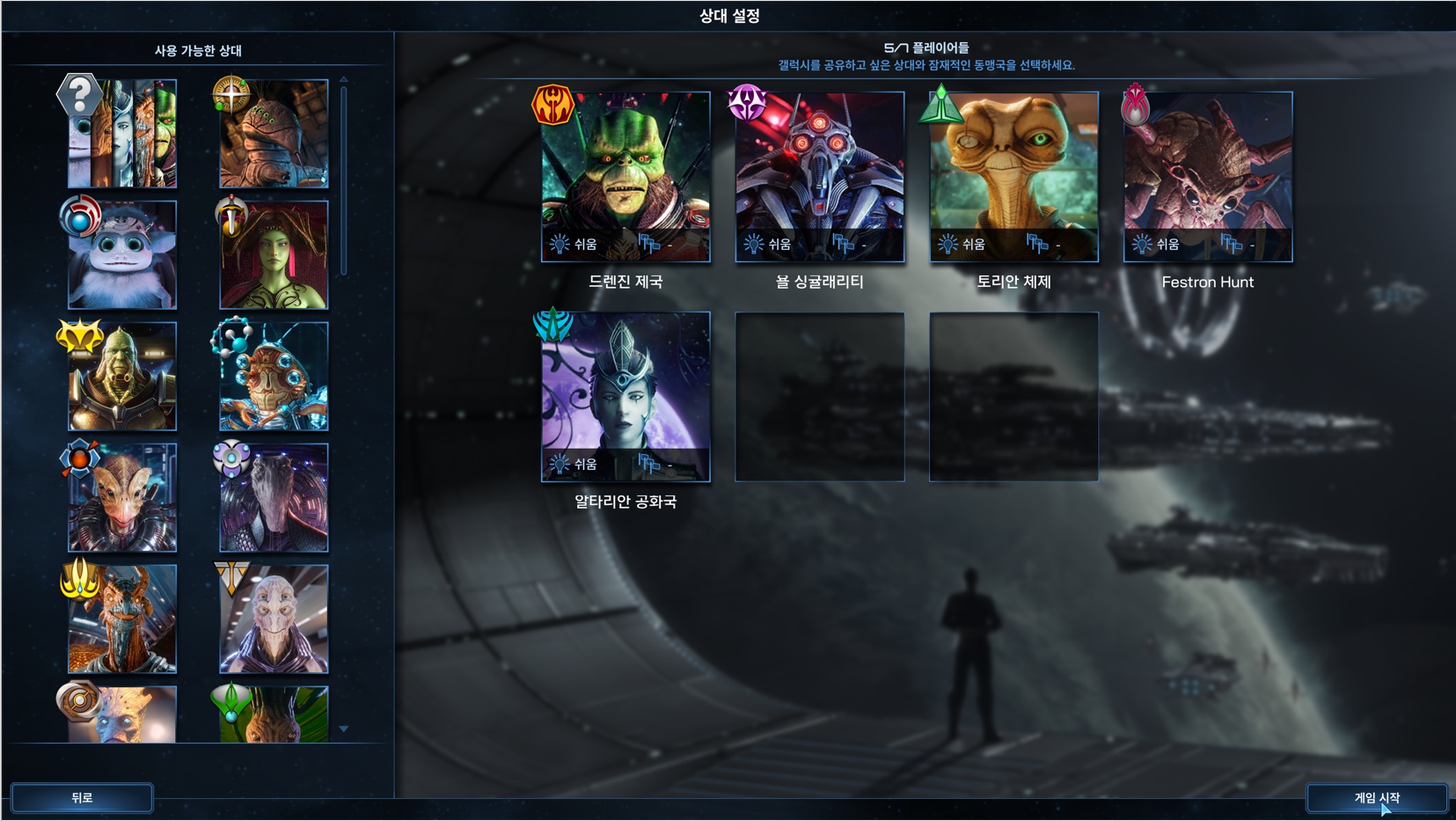Add the dark grey hooded alien opponent
This screenshot has width=1456, height=821.
(x=274, y=498)
